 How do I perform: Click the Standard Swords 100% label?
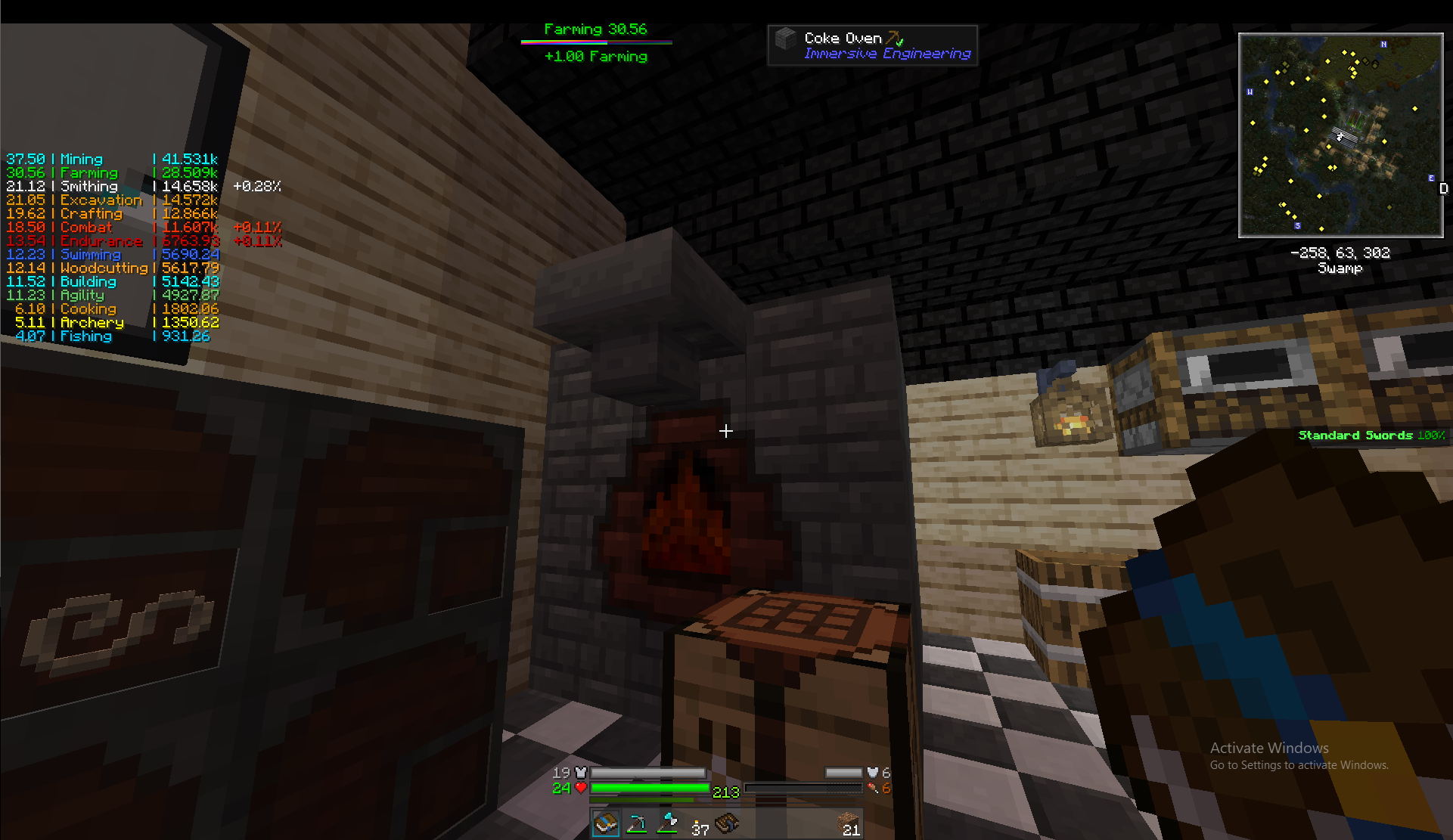1371,435
